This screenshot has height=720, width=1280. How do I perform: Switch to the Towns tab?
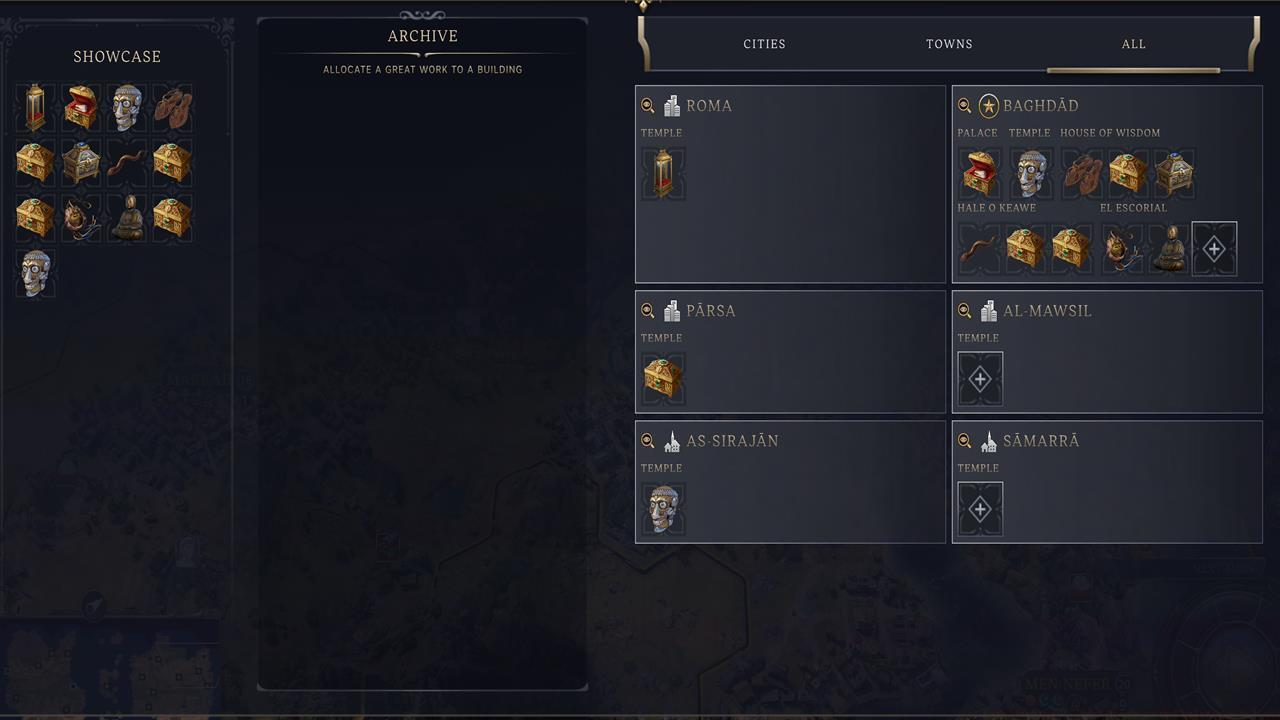(948, 44)
